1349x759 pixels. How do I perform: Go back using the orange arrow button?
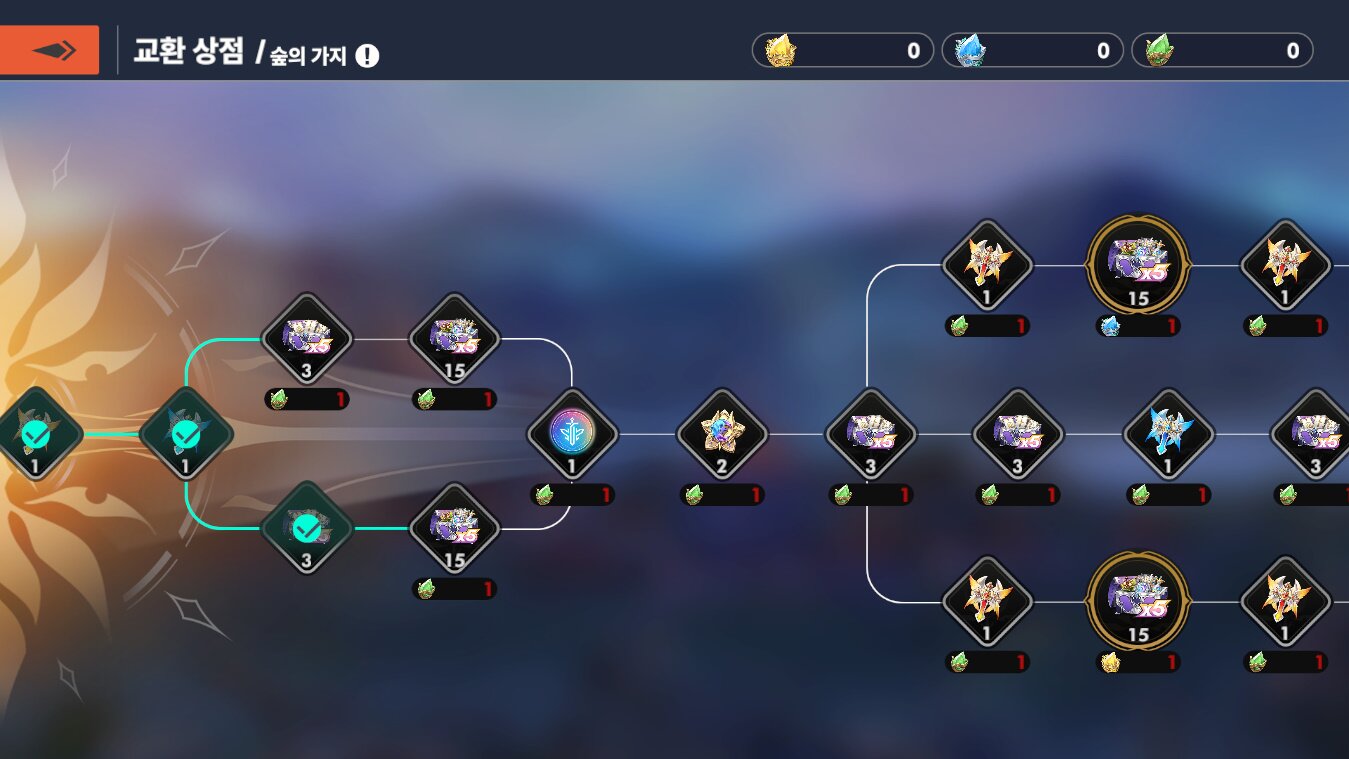coord(49,50)
